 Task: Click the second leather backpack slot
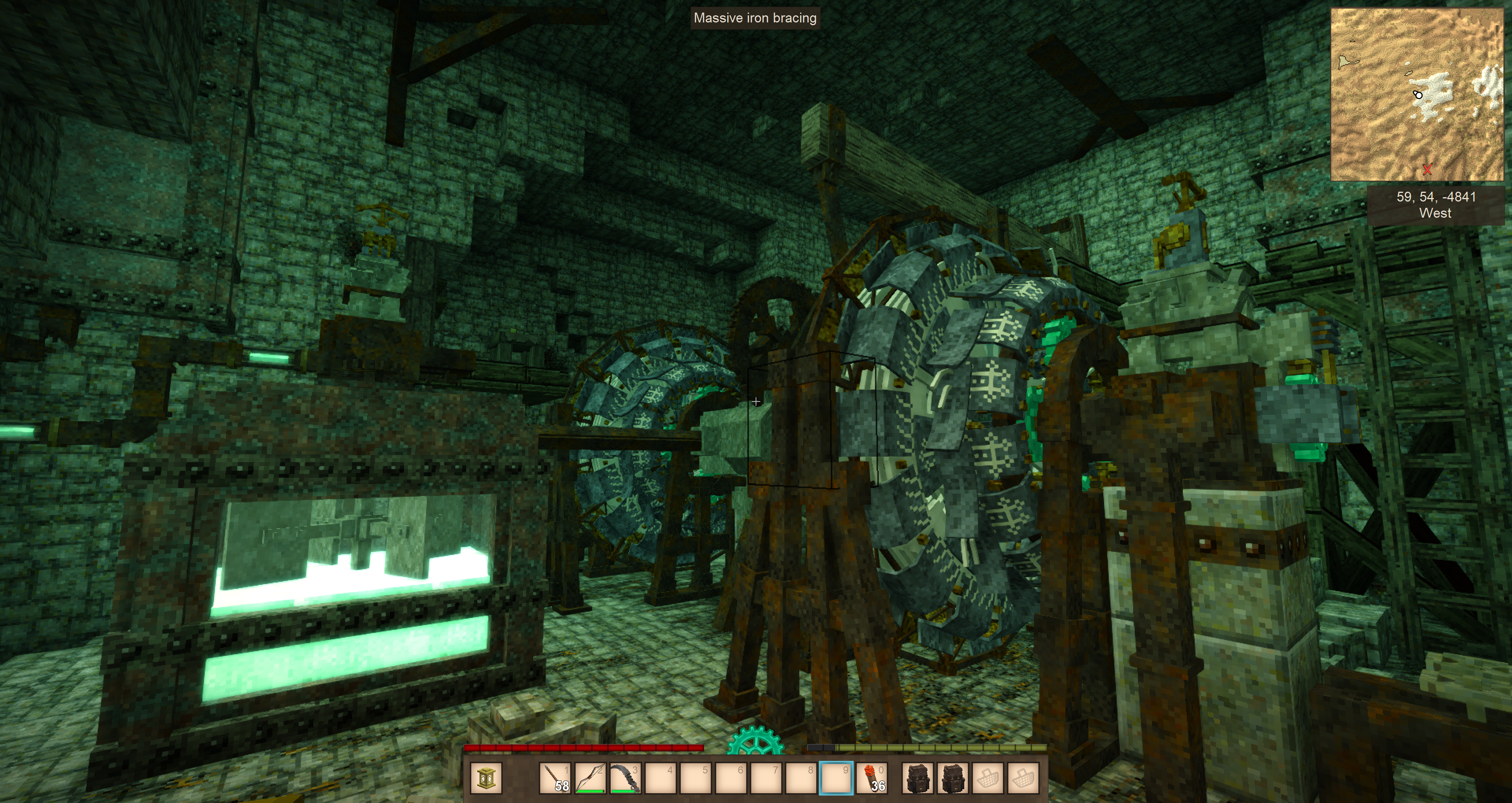(952, 778)
